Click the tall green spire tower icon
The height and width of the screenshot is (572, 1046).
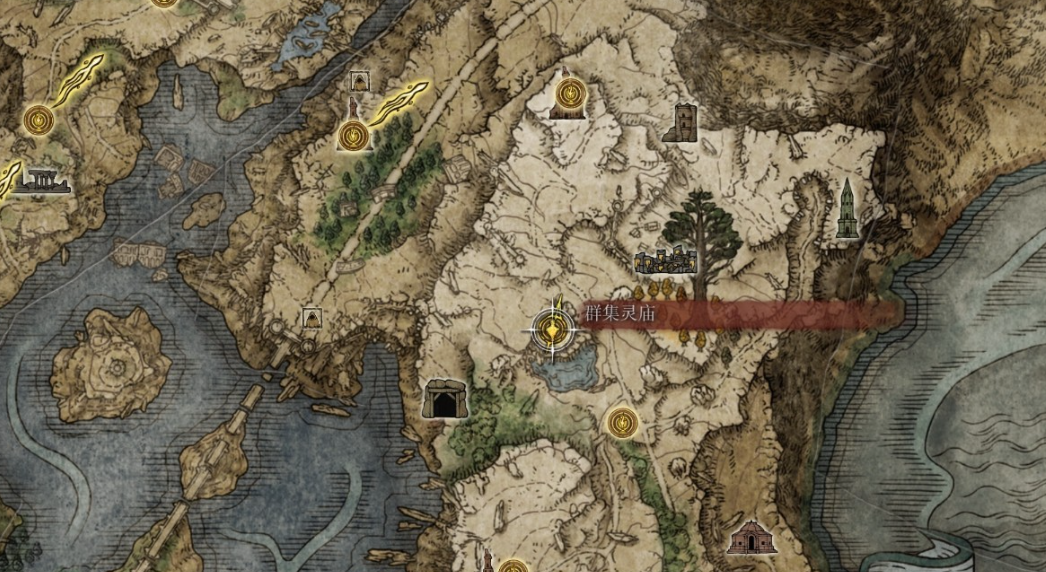click(x=847, y=209)
